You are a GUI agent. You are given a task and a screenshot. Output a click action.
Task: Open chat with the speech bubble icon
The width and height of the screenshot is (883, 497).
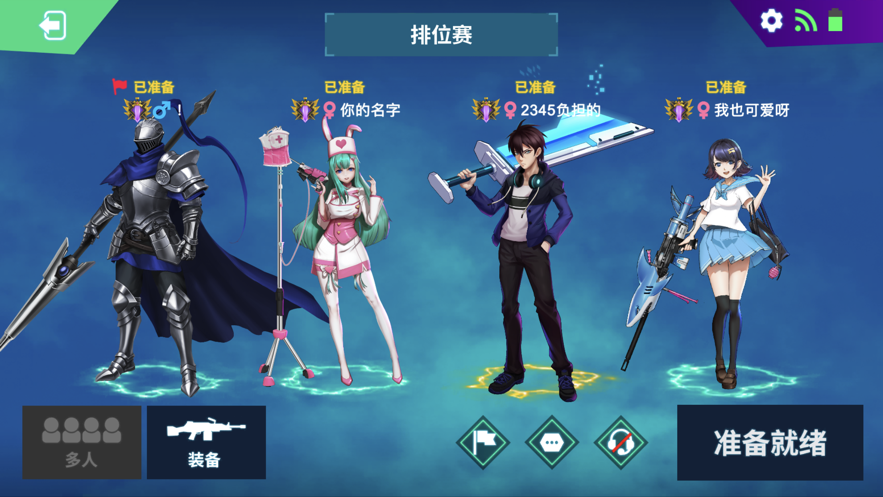coord(552,442)
